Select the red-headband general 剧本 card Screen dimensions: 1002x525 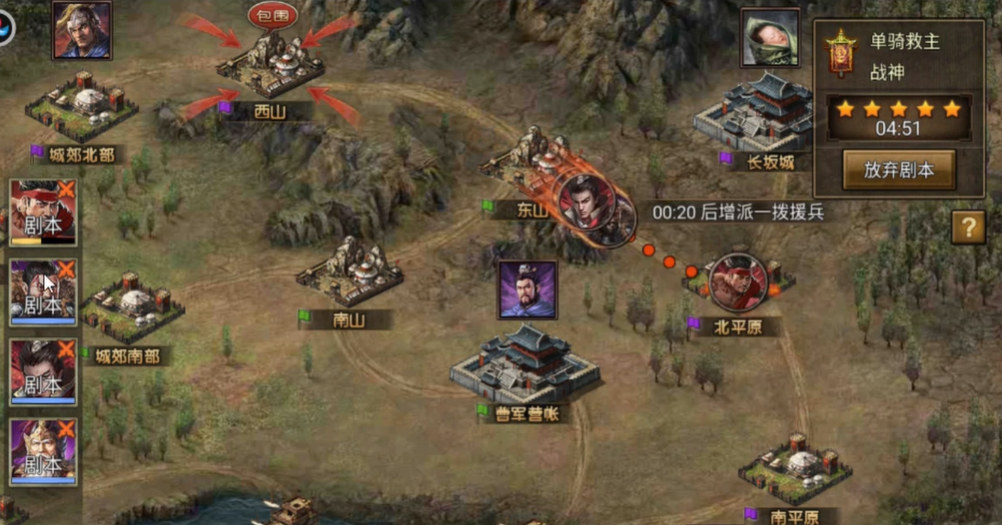tap(43, 212)
